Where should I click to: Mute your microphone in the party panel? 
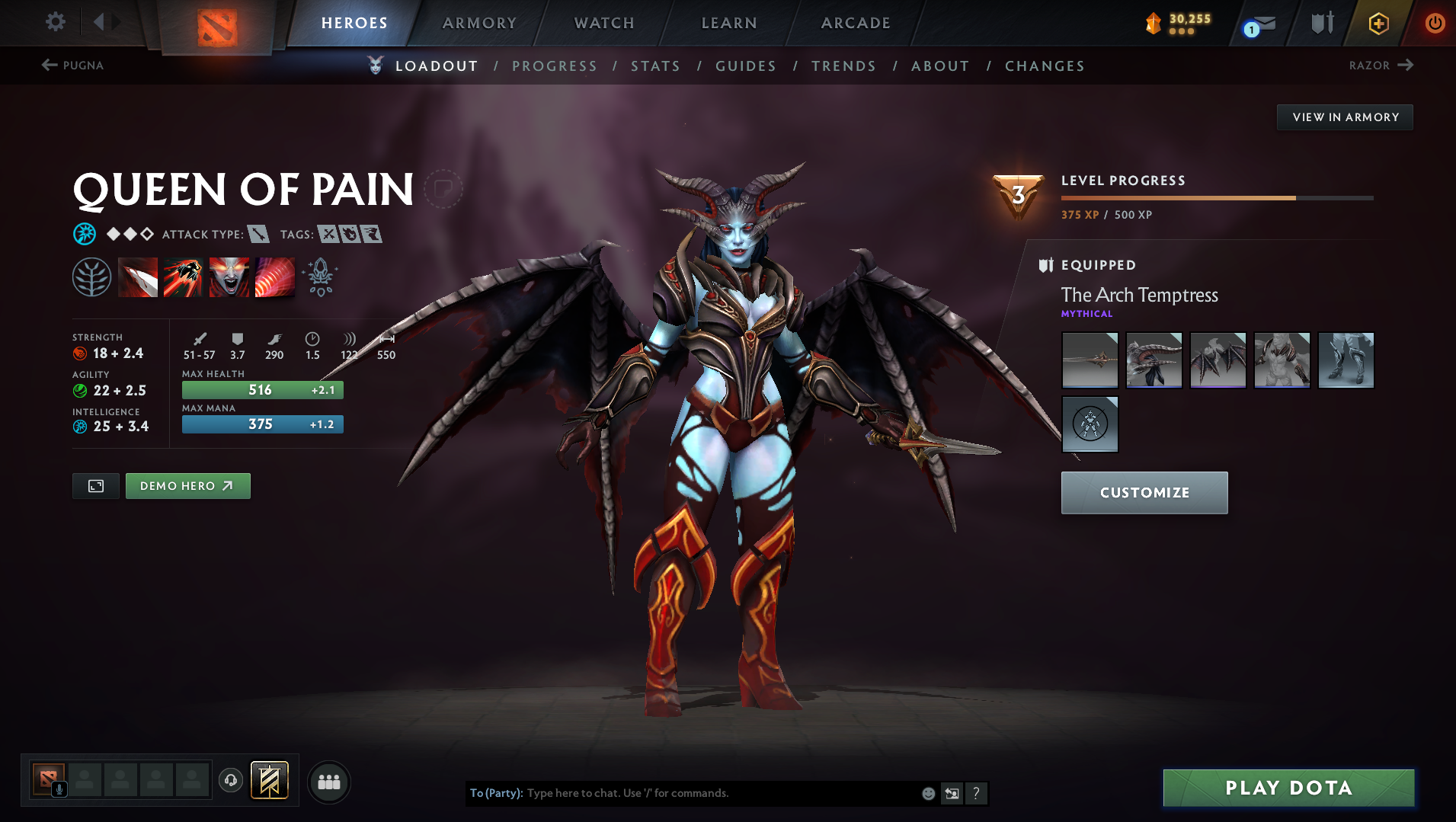tap(59, 788)
